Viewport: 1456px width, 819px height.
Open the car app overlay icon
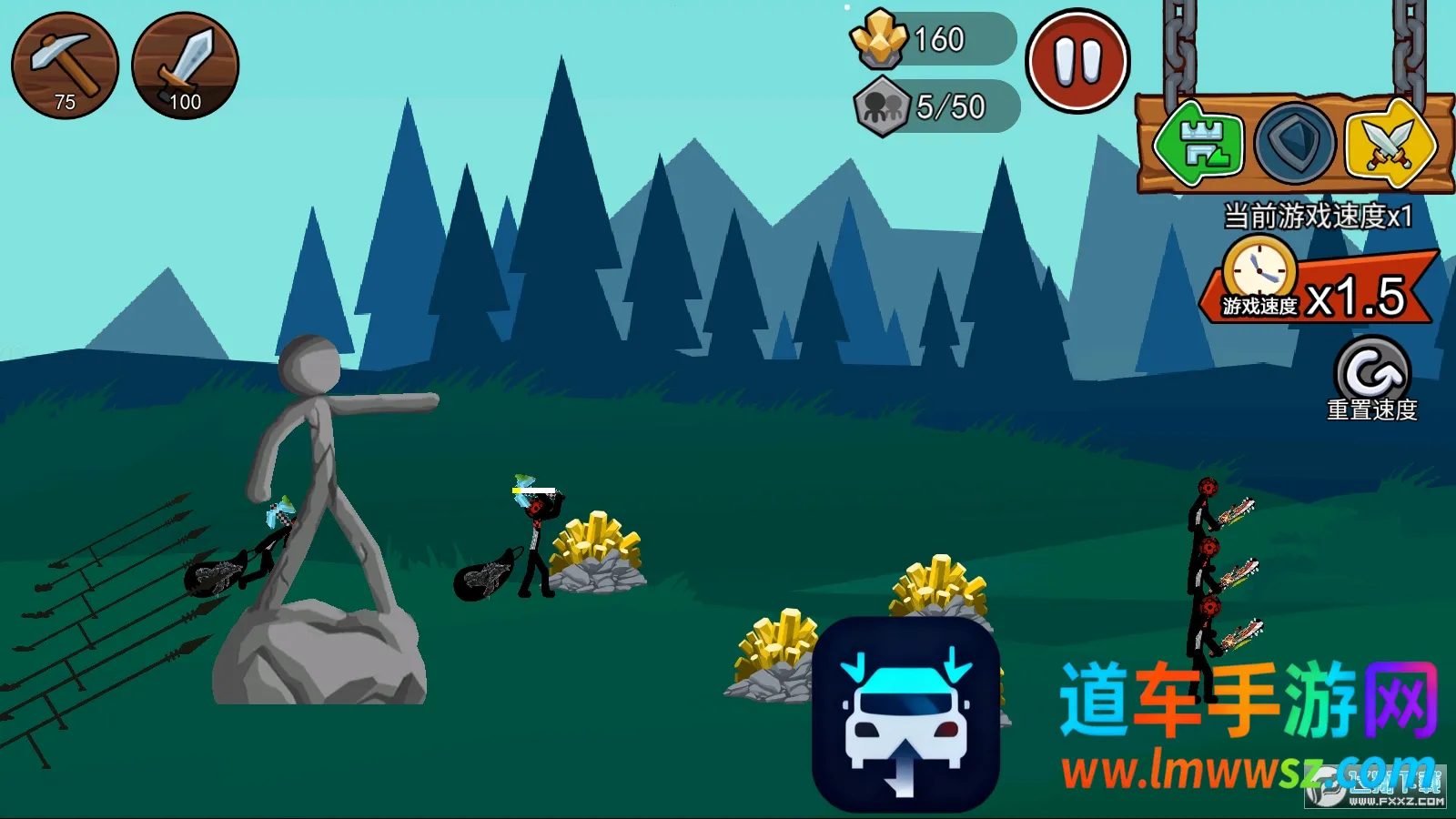pyautogui.click(x=905, y=714)
